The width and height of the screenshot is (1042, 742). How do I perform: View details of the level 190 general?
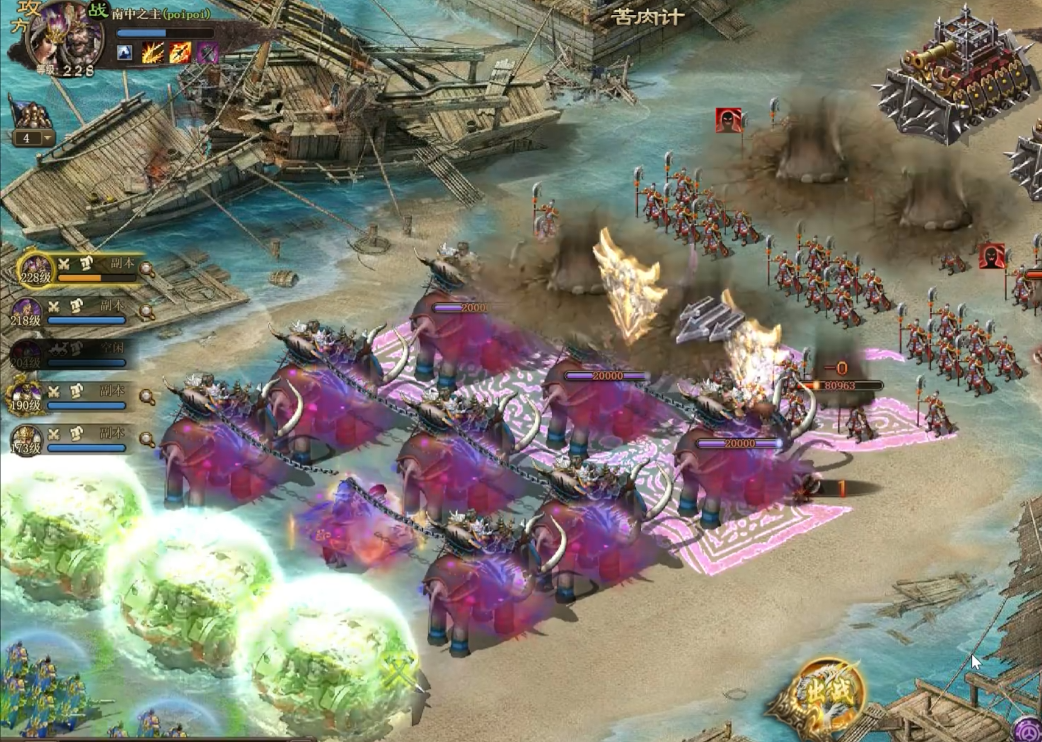[x=147, y=397]
